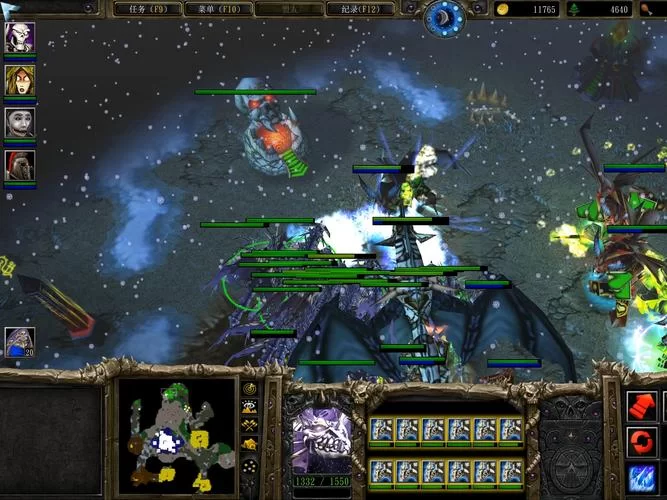The image size is (667, 500).
Task: Select the blonde female hero portrait
Action: 19,80
